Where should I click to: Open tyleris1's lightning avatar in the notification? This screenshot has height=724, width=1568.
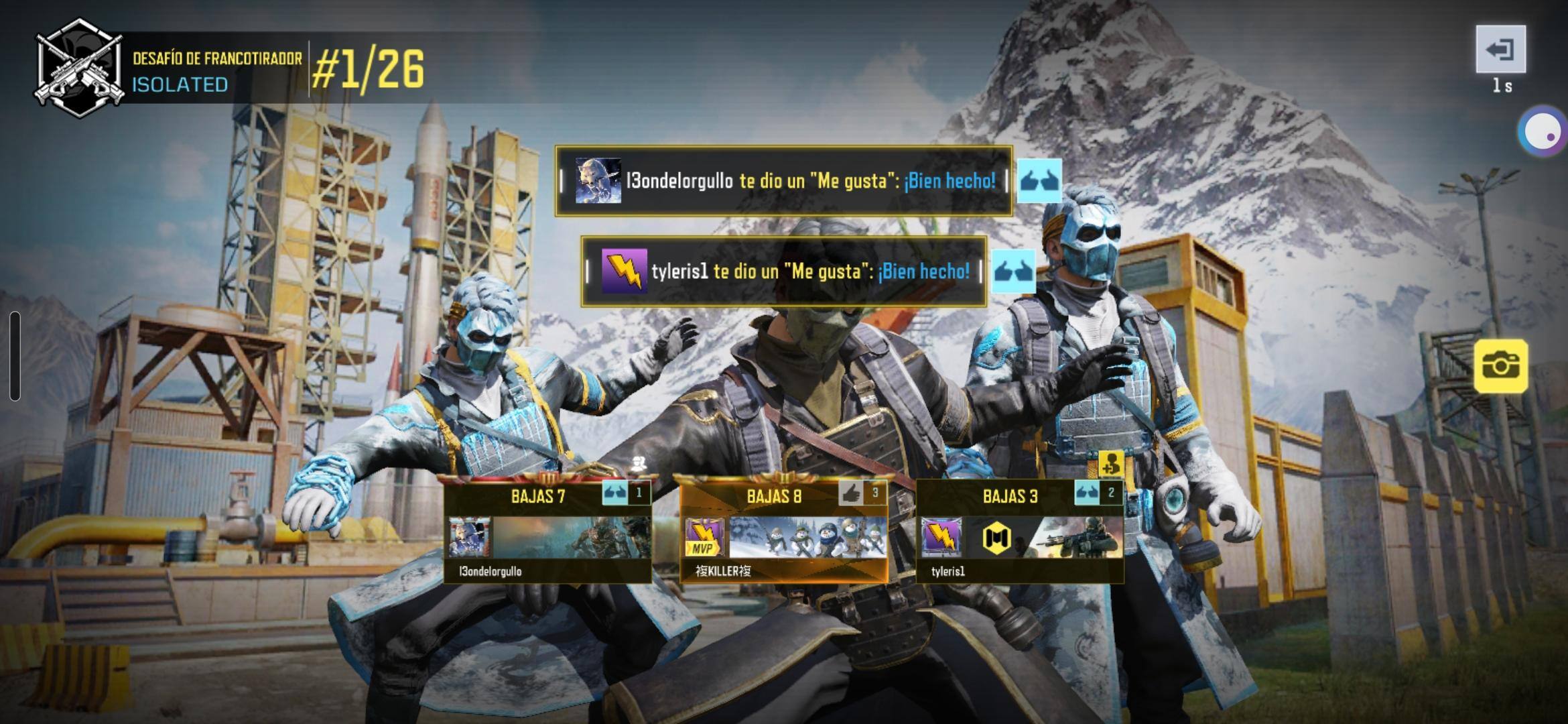click(624, 271)
